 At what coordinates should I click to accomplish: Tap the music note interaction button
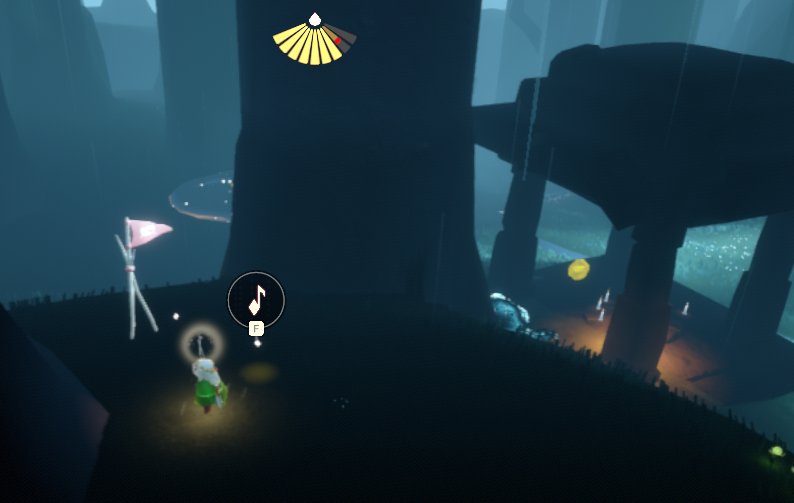[256, 298]
